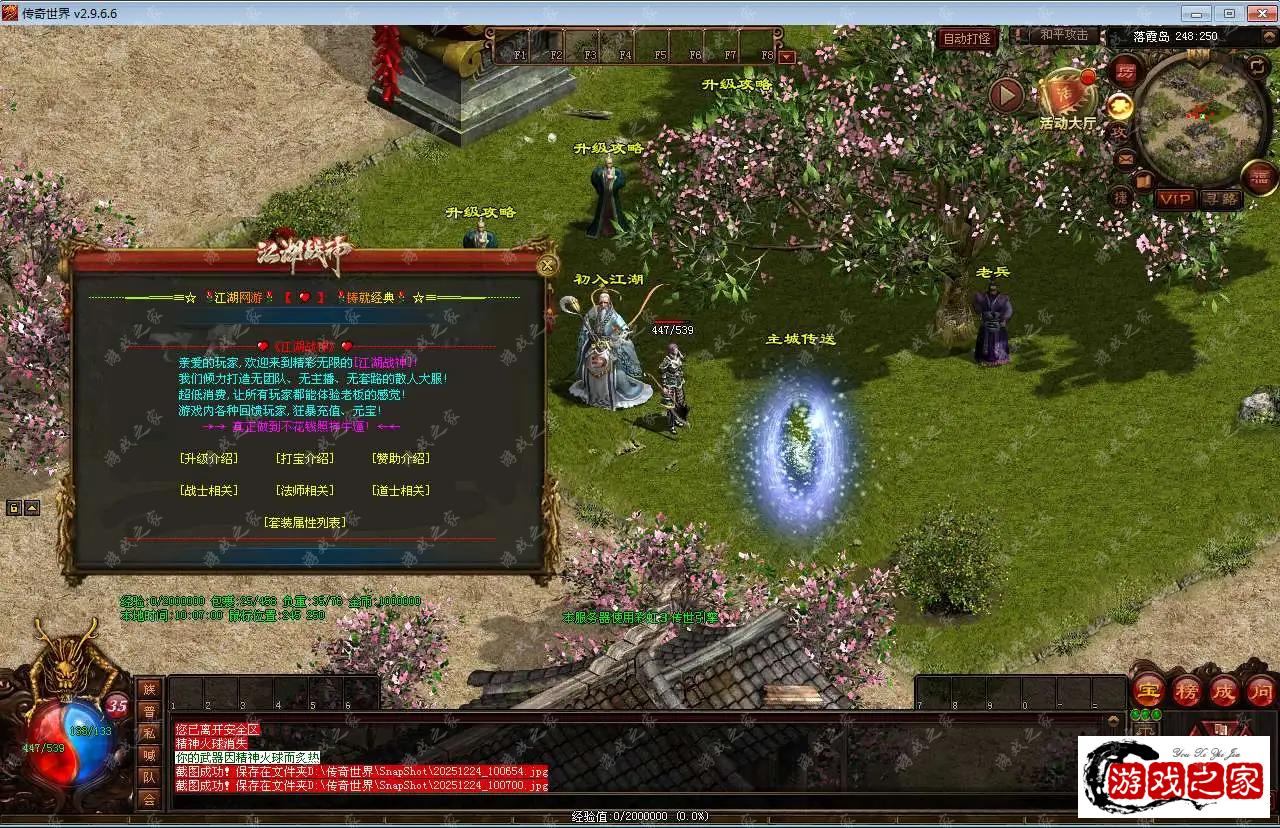This screenshot has width=1280, height=828.
Task: Minimize the game window
Action: 1197,13
